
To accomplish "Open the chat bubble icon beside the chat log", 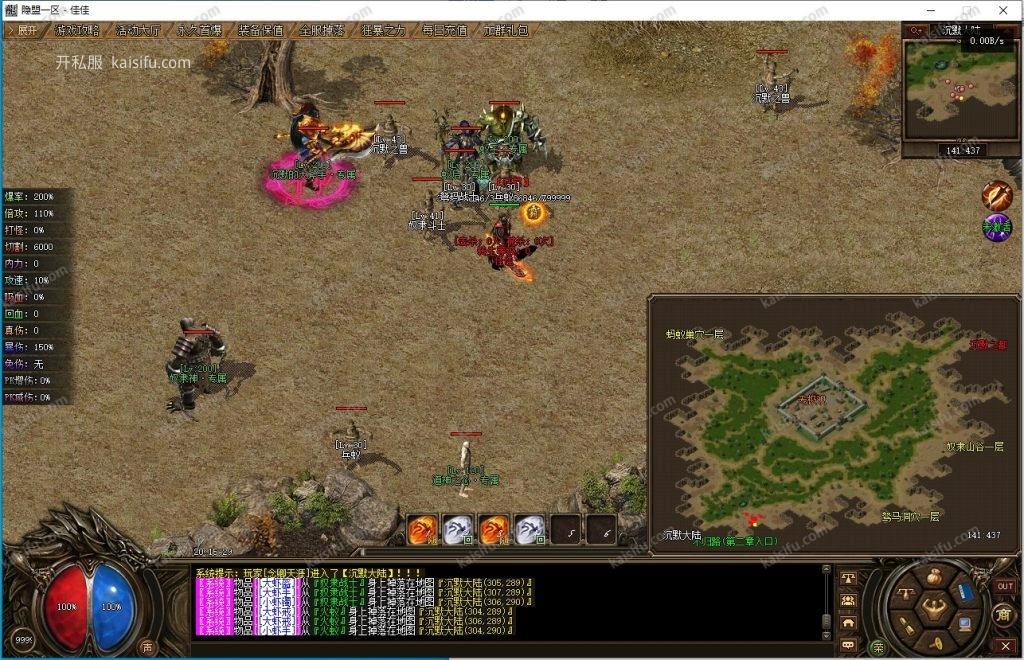I will 848,645.
